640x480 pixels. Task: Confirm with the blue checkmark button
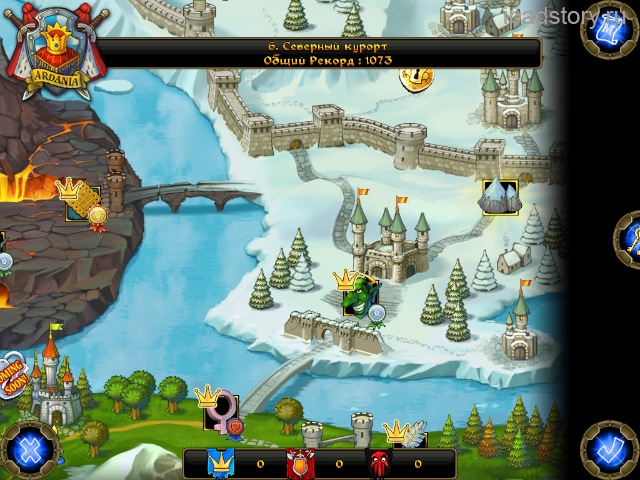coord(608,447)
